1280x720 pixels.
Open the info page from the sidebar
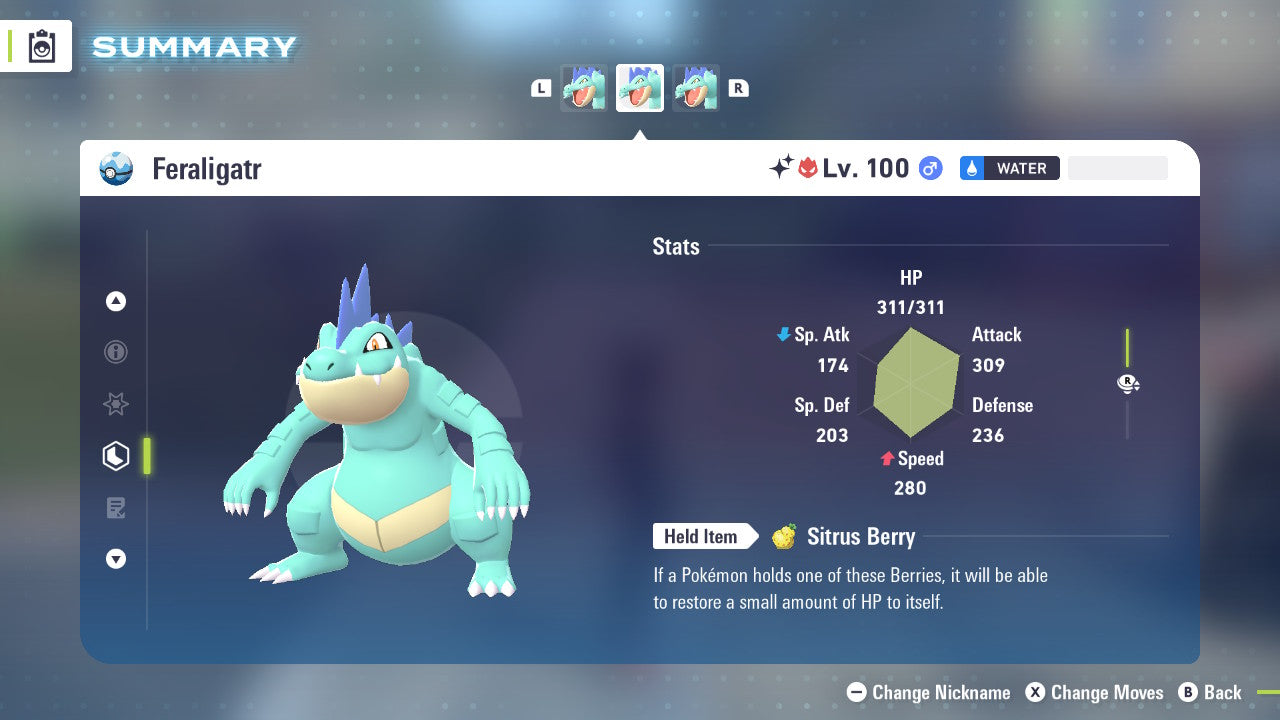click(115, 352)
